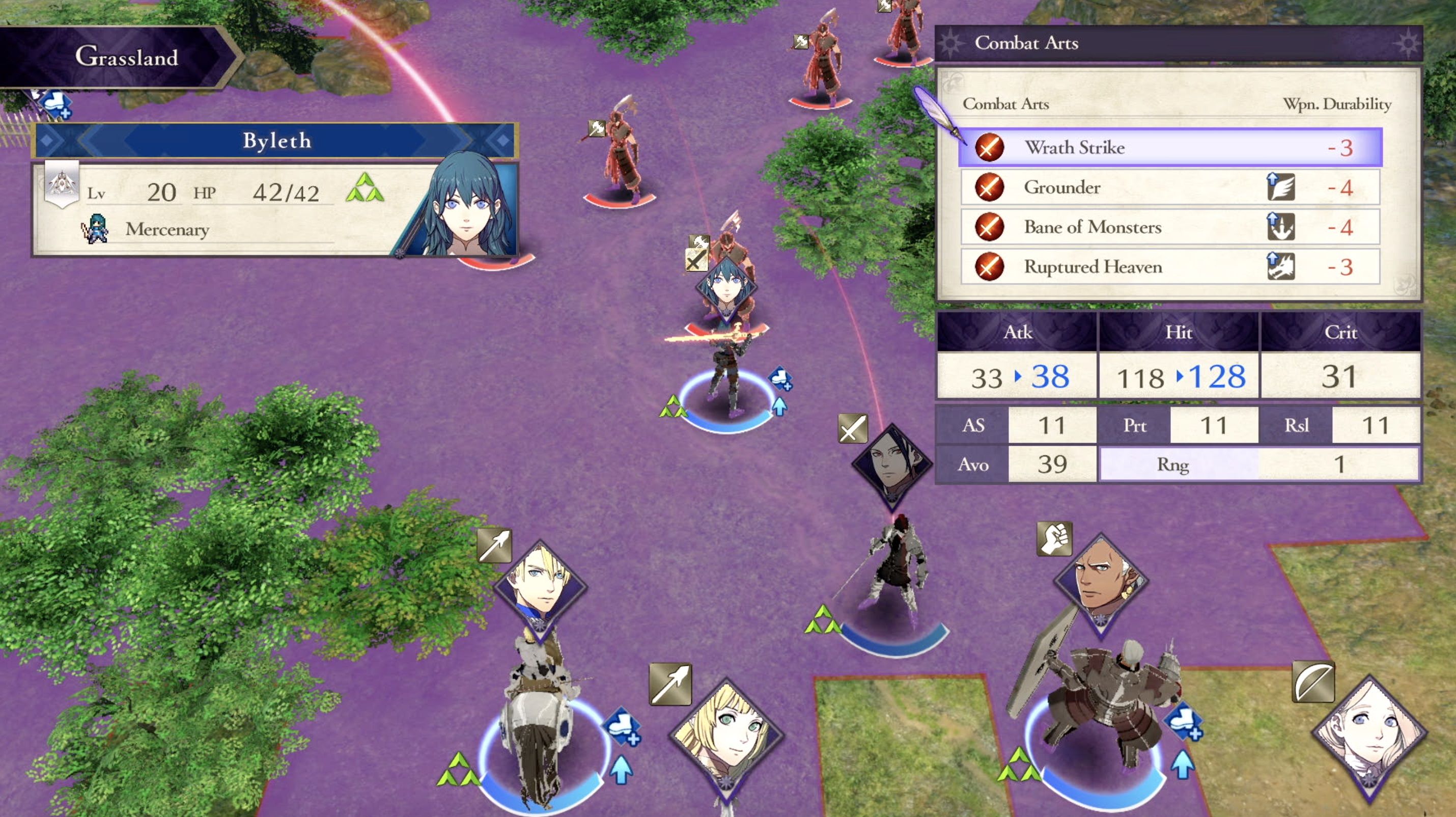Viewport: 1456px width, 817px height.
Task: Select the green-eyed blonde lance unit's portrait
Action: pyautogui.click(x=726, y=733)
